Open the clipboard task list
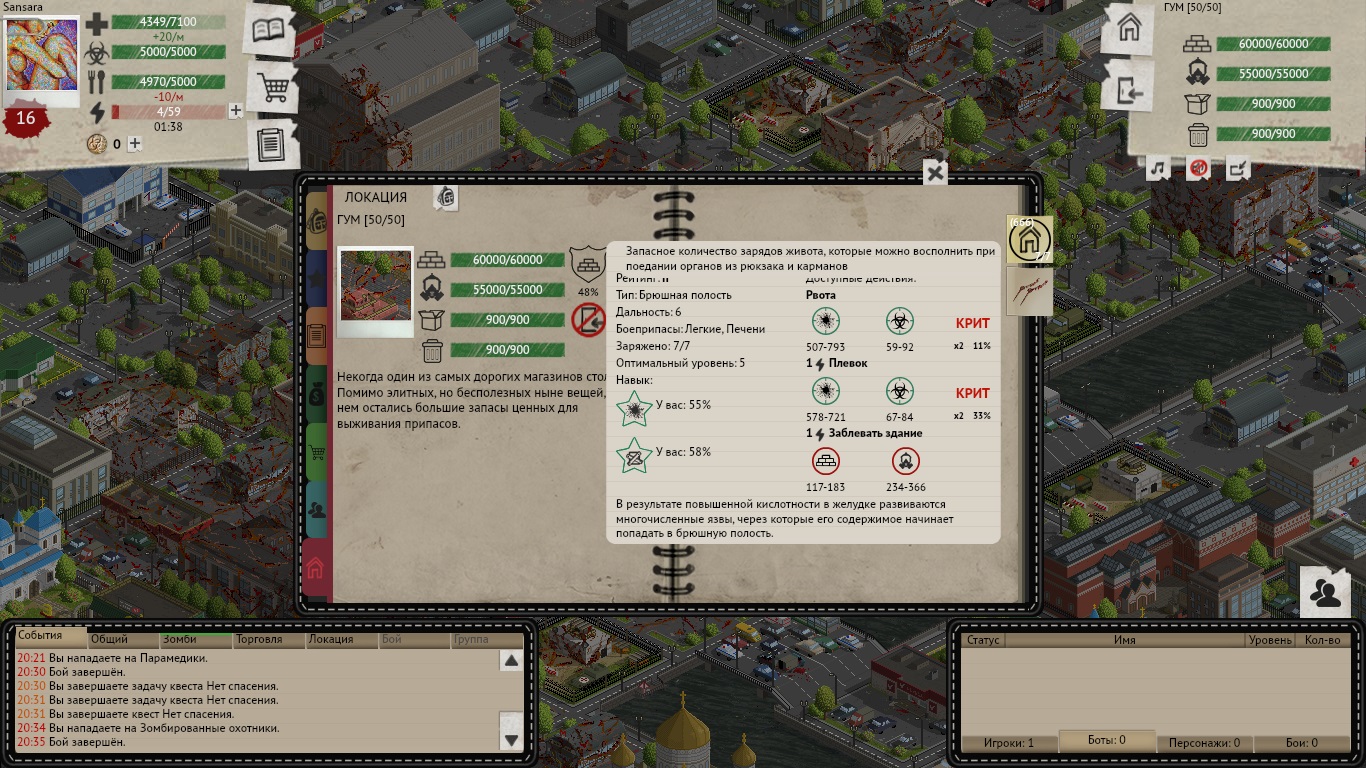 (271, 144)
